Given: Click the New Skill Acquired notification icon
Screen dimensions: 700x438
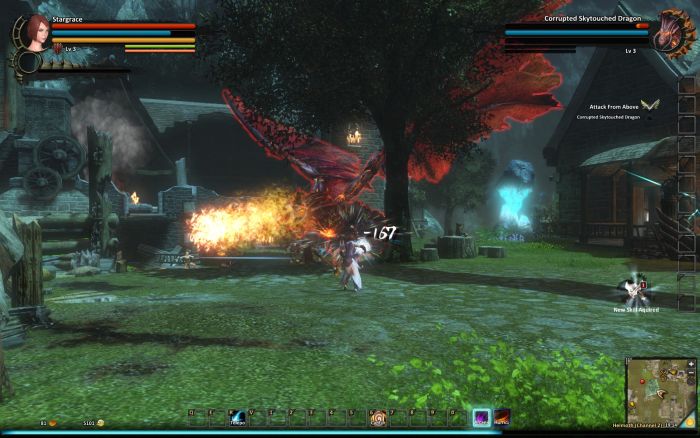Looking at the screenshot, I should tap(635, 290).
